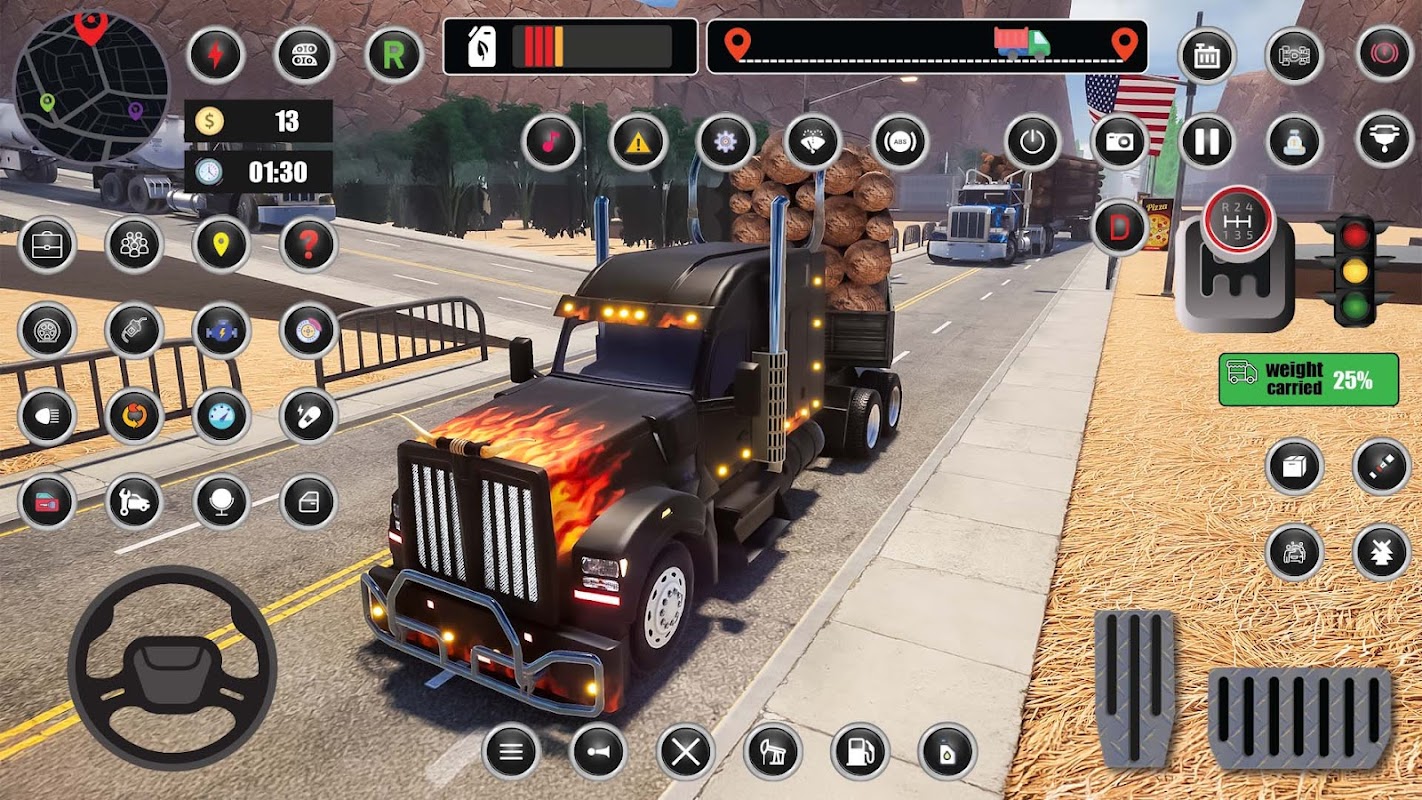Tap the red lightning bolt button

pyautogui.click(x=215, y=55)
